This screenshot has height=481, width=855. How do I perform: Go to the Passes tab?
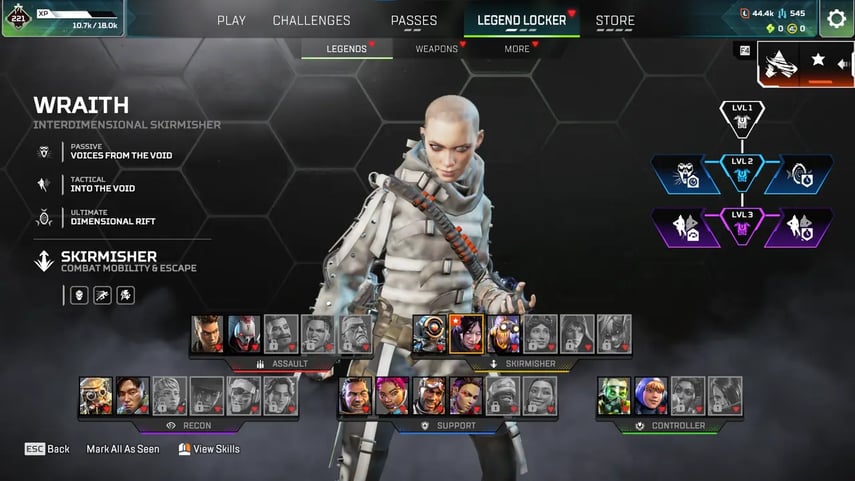point(413,20)
